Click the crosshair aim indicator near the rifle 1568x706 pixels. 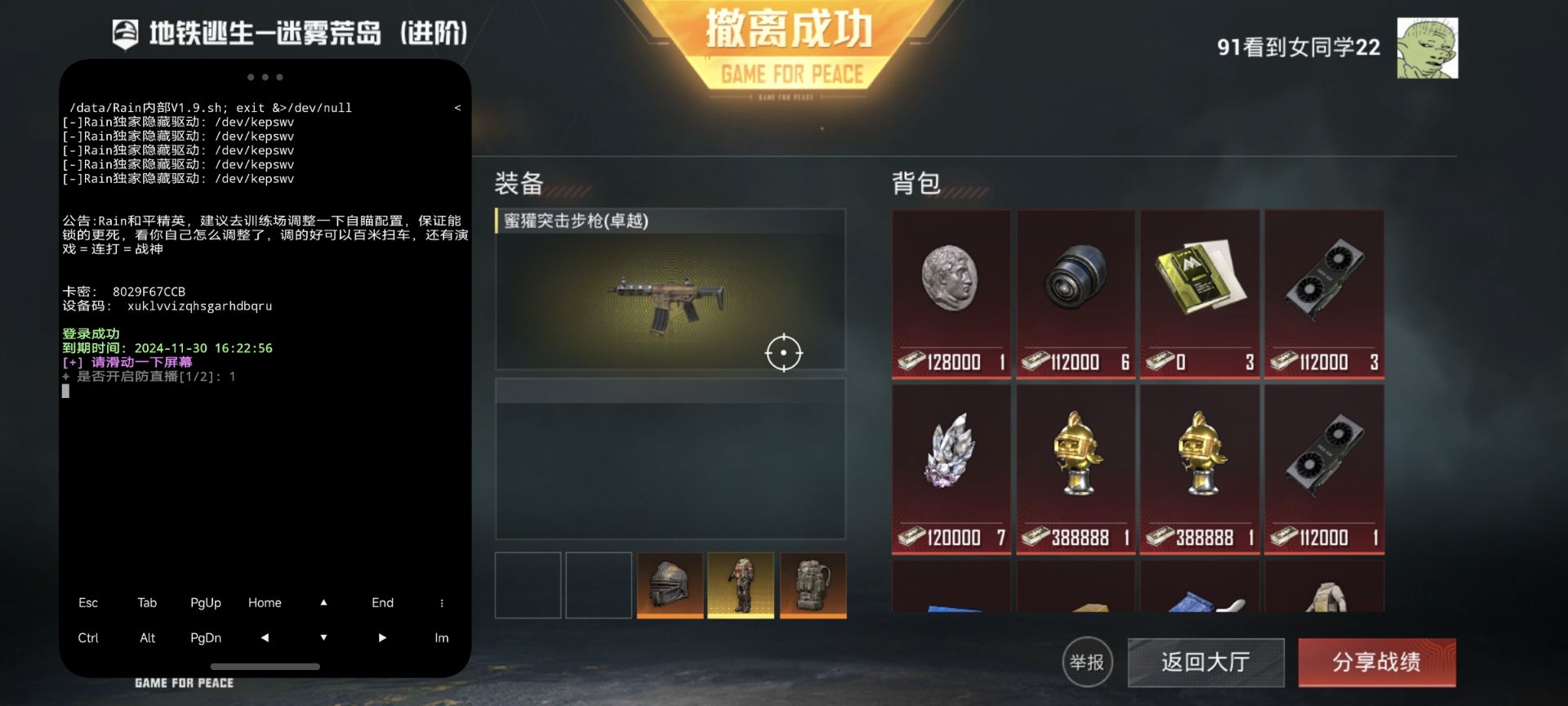pyautogui.click(x=786, y=352)
